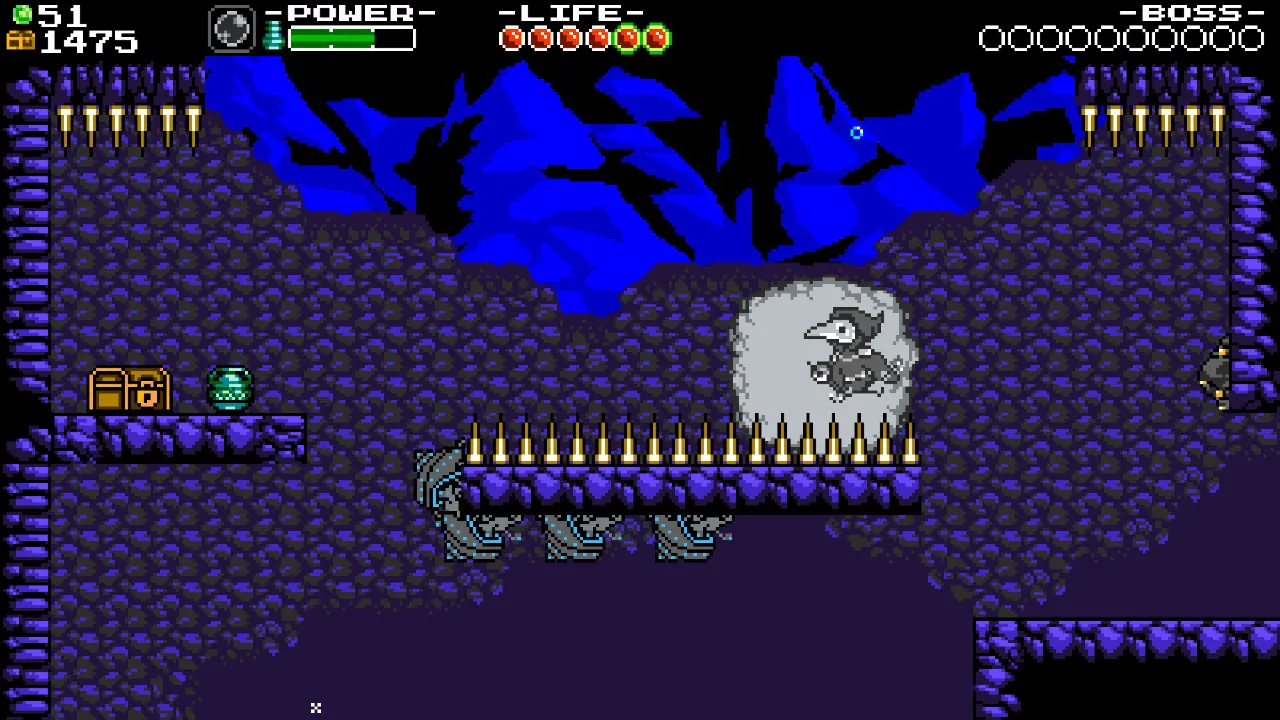This screenshot has height=720, width=1280.
Task: Click the last heart with green outline
Action: point(656,38)
